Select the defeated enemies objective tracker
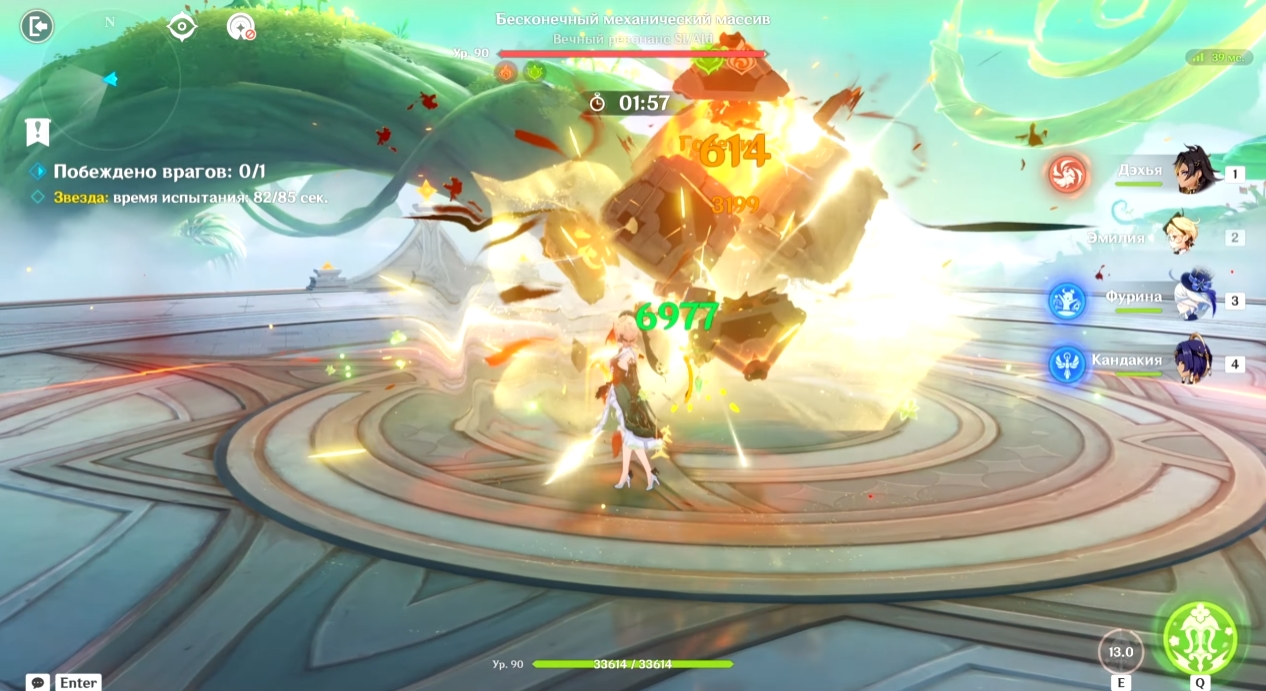This screenshot has width=1266, height=691. click(159, 171)
